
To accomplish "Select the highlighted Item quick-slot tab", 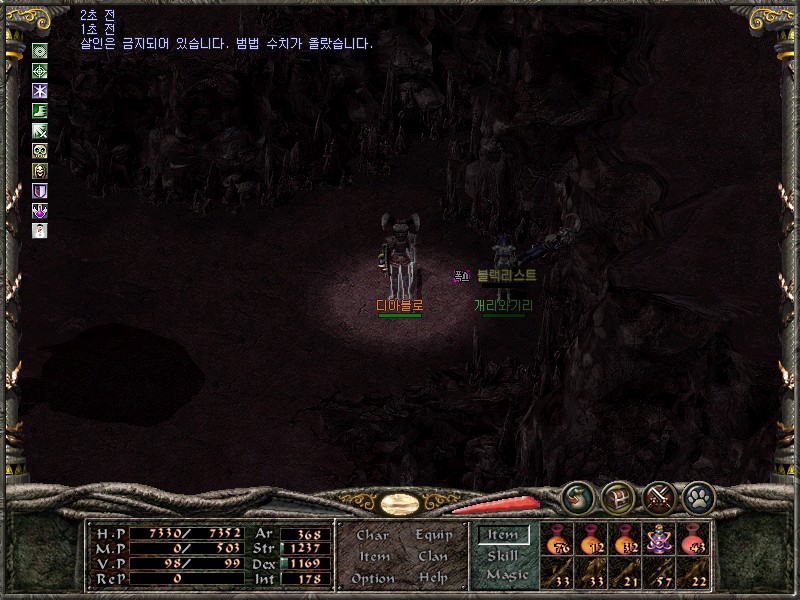I will pos(502,535).
